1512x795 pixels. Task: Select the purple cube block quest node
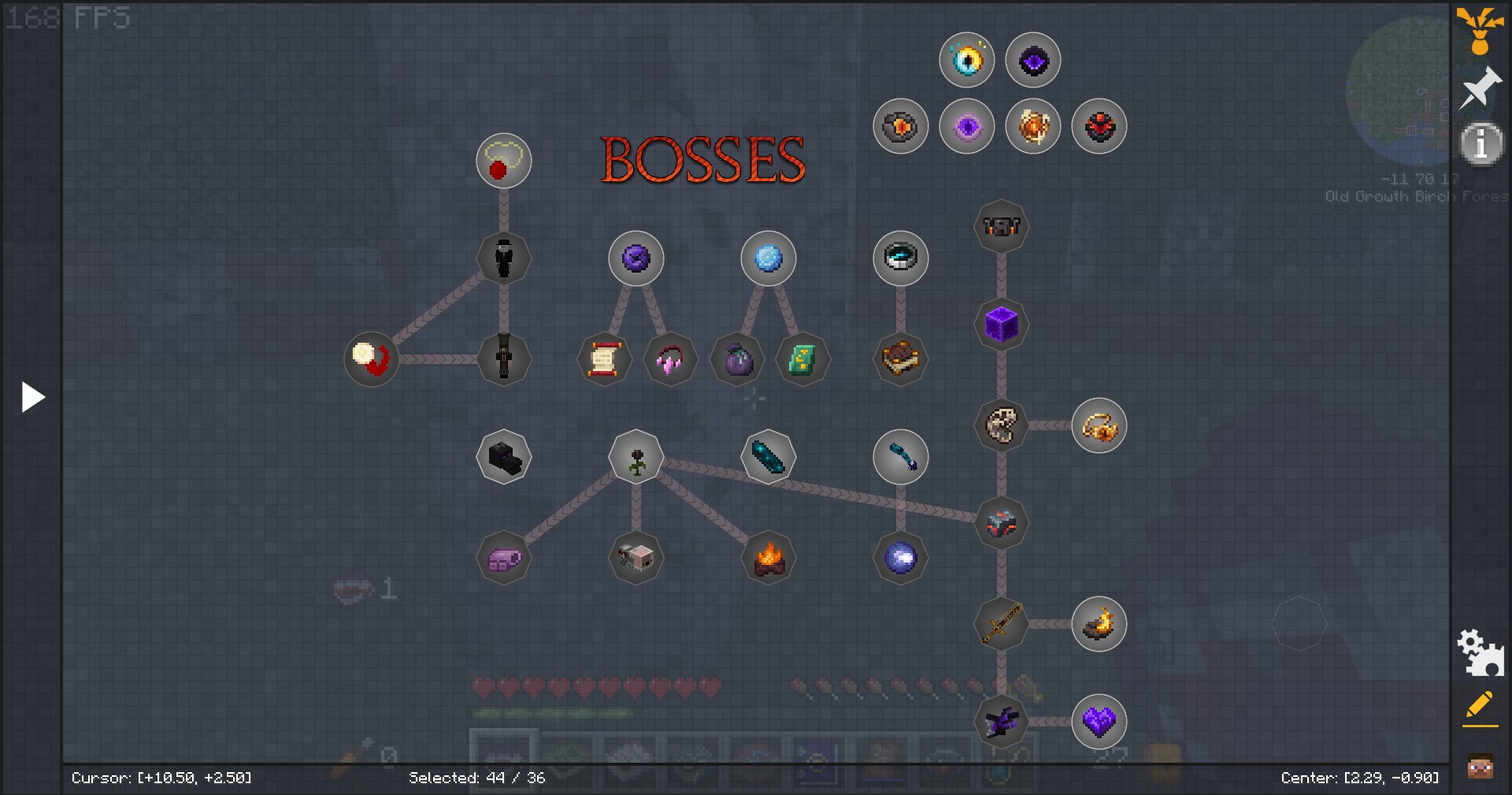(x=1002, y=324)
